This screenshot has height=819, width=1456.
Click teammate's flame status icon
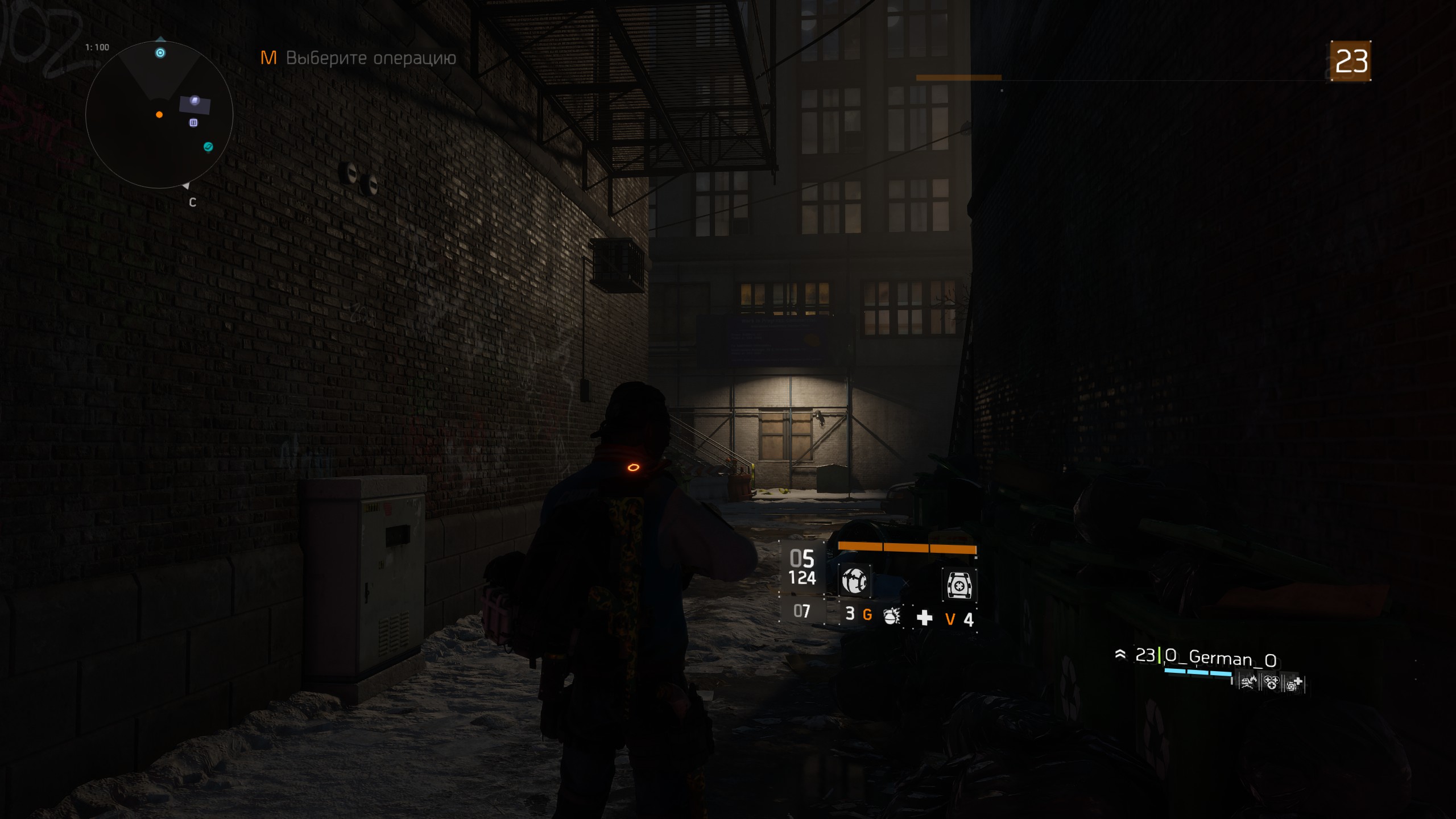[1248, 682]
